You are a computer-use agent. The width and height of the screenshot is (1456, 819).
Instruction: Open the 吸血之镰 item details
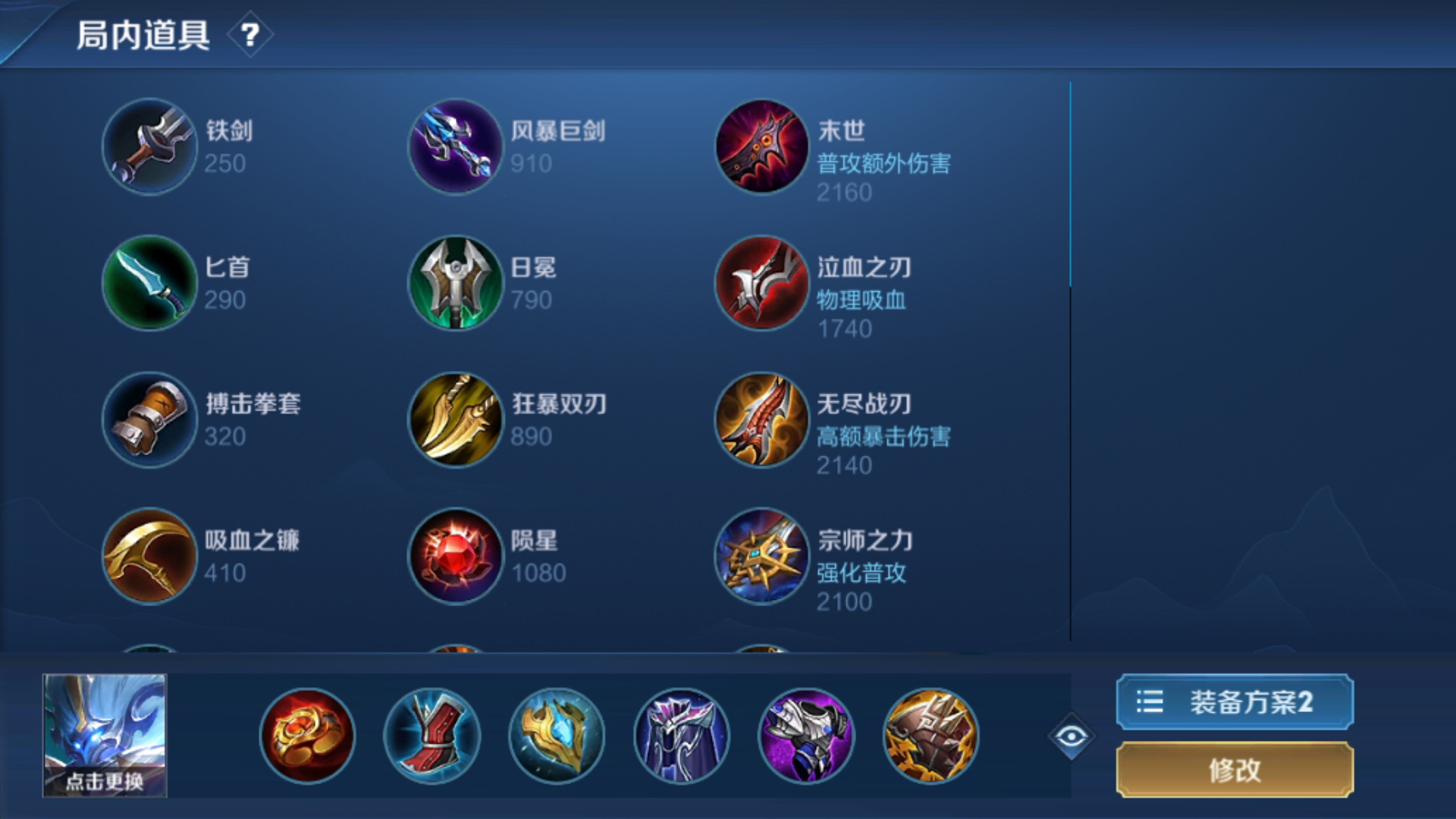(x=149, y=555)
